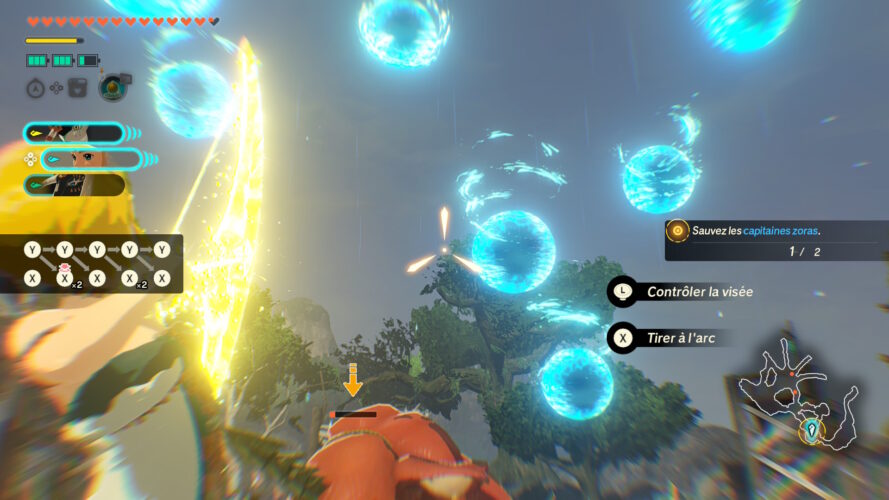Activate the round device item icon
The image size is (889, 500).
coord(112,88)
